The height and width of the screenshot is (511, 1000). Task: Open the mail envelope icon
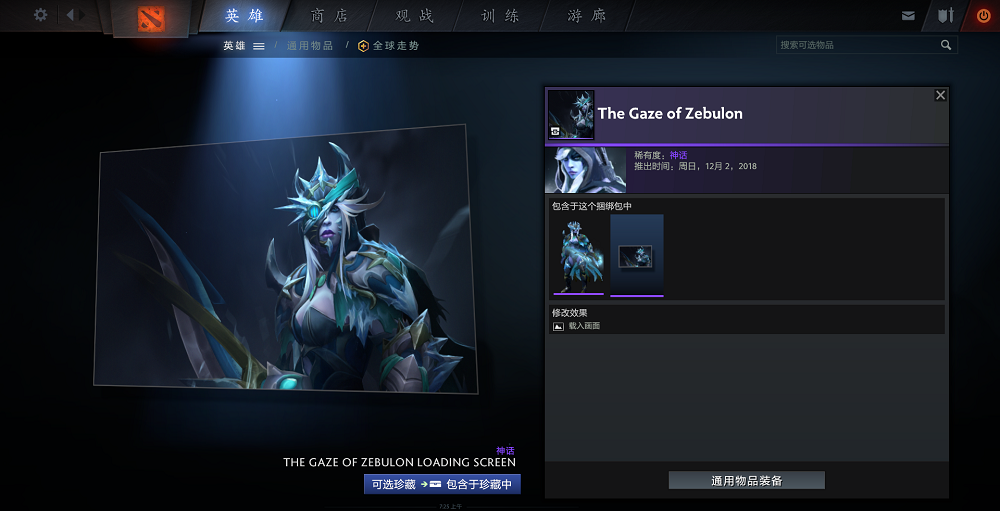click(908, 16)
